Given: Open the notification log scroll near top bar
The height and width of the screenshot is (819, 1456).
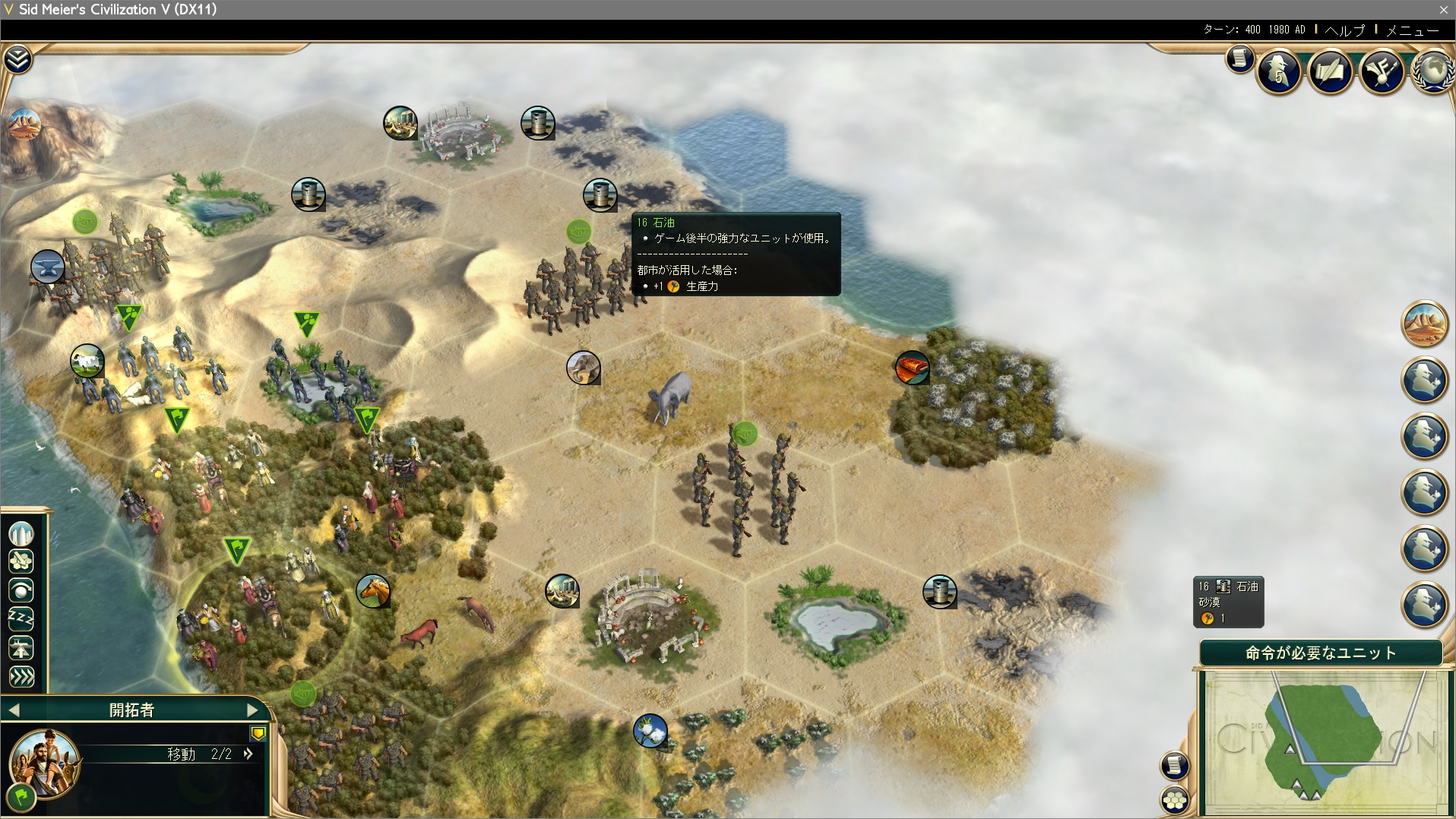Looking at the screenshot, I should (1239, 58).
